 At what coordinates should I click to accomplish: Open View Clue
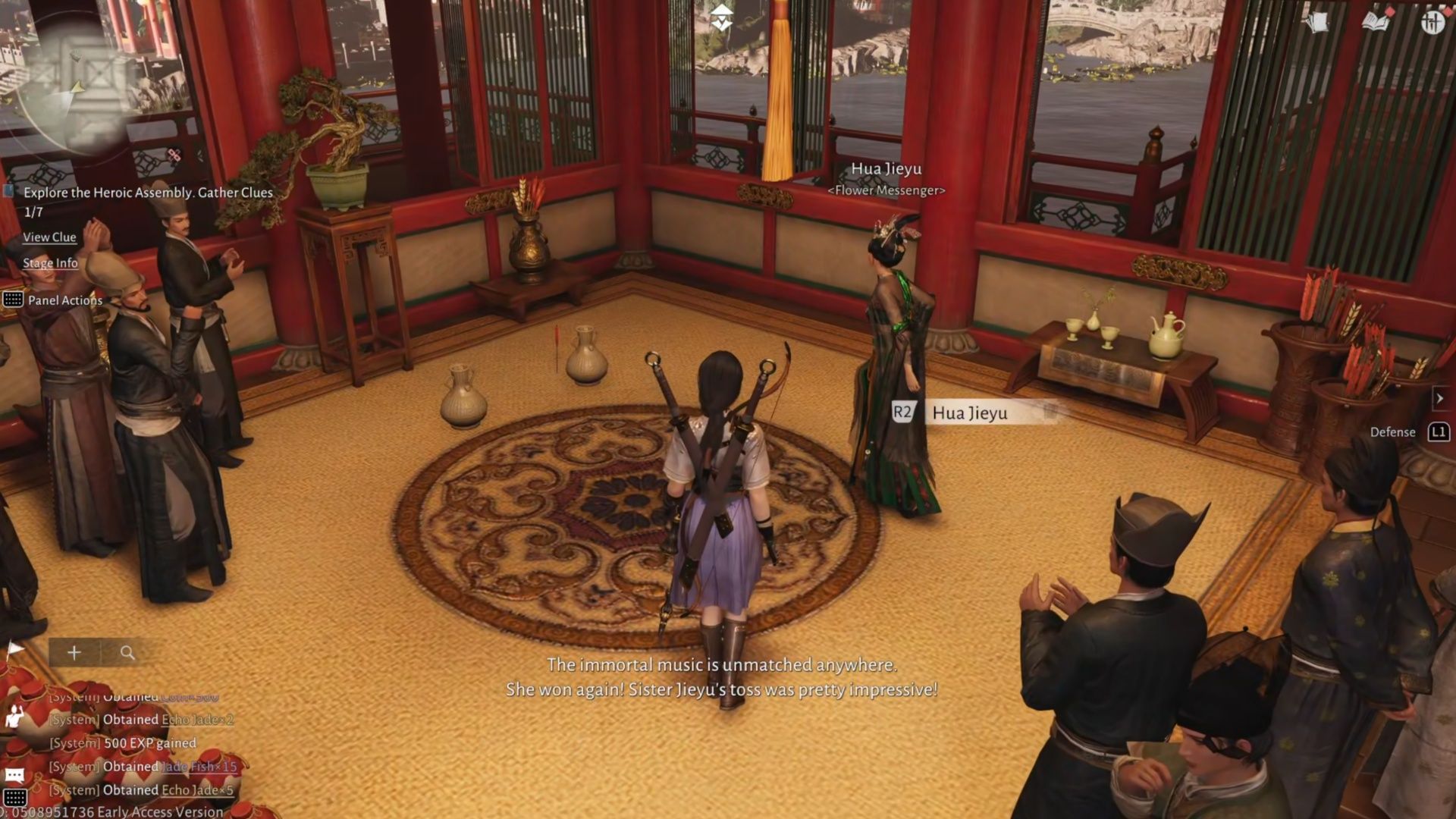(x=49, y=237)
